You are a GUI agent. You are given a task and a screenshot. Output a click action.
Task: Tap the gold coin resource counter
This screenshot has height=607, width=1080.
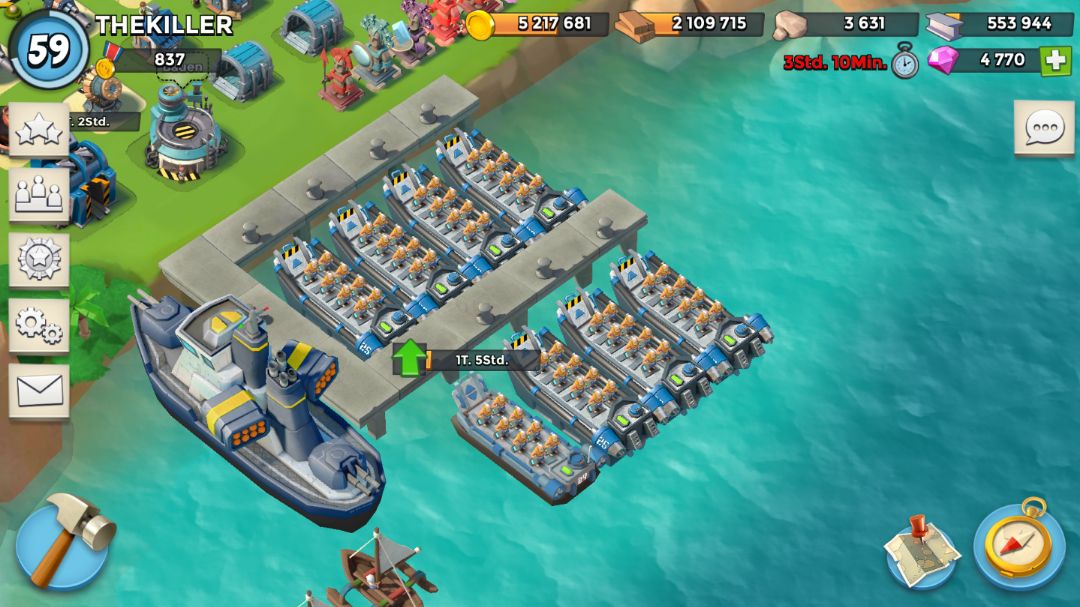pyautogui.click(x=540, y=24)
